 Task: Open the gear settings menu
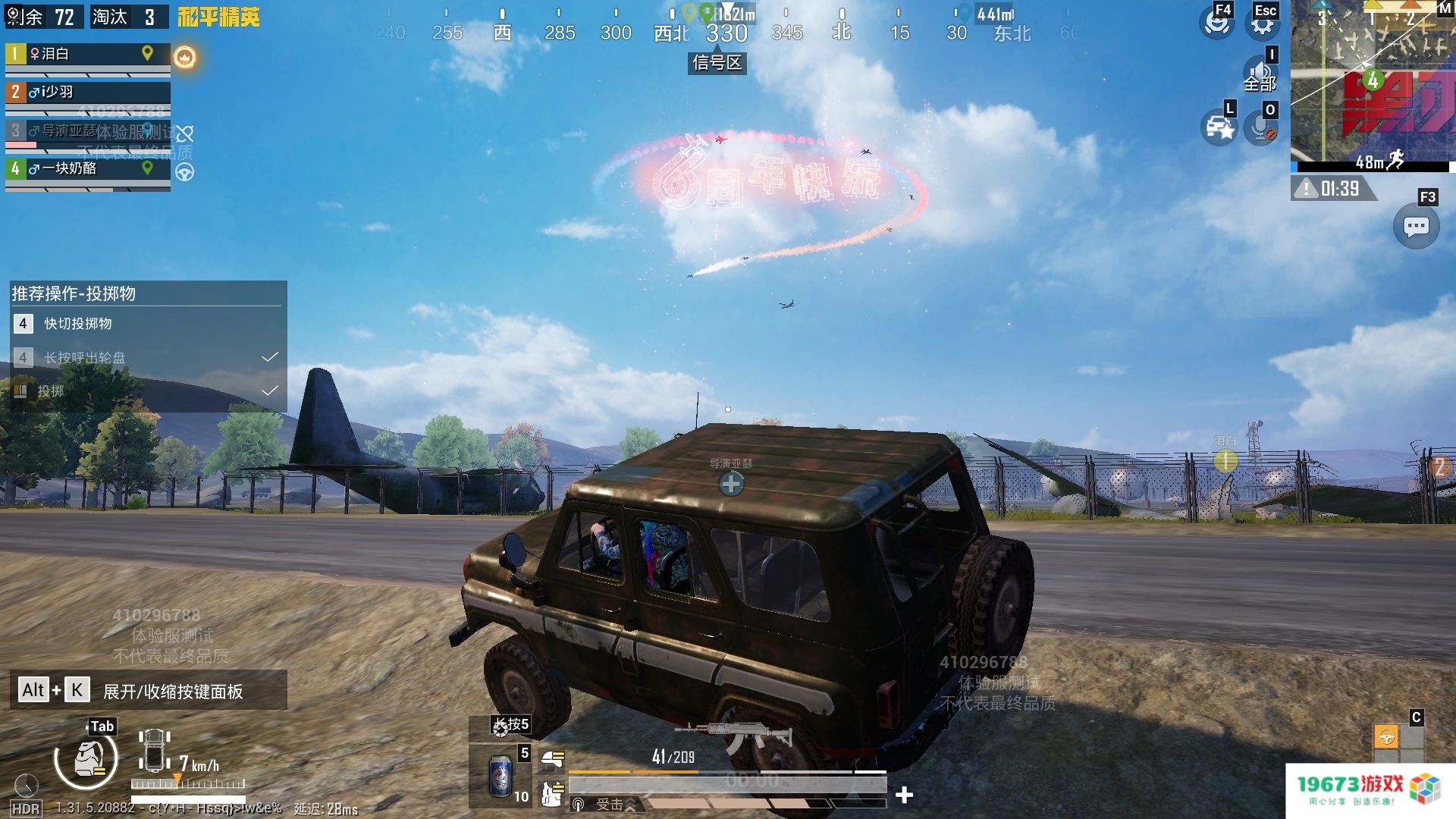click(x=1262, y=24)
